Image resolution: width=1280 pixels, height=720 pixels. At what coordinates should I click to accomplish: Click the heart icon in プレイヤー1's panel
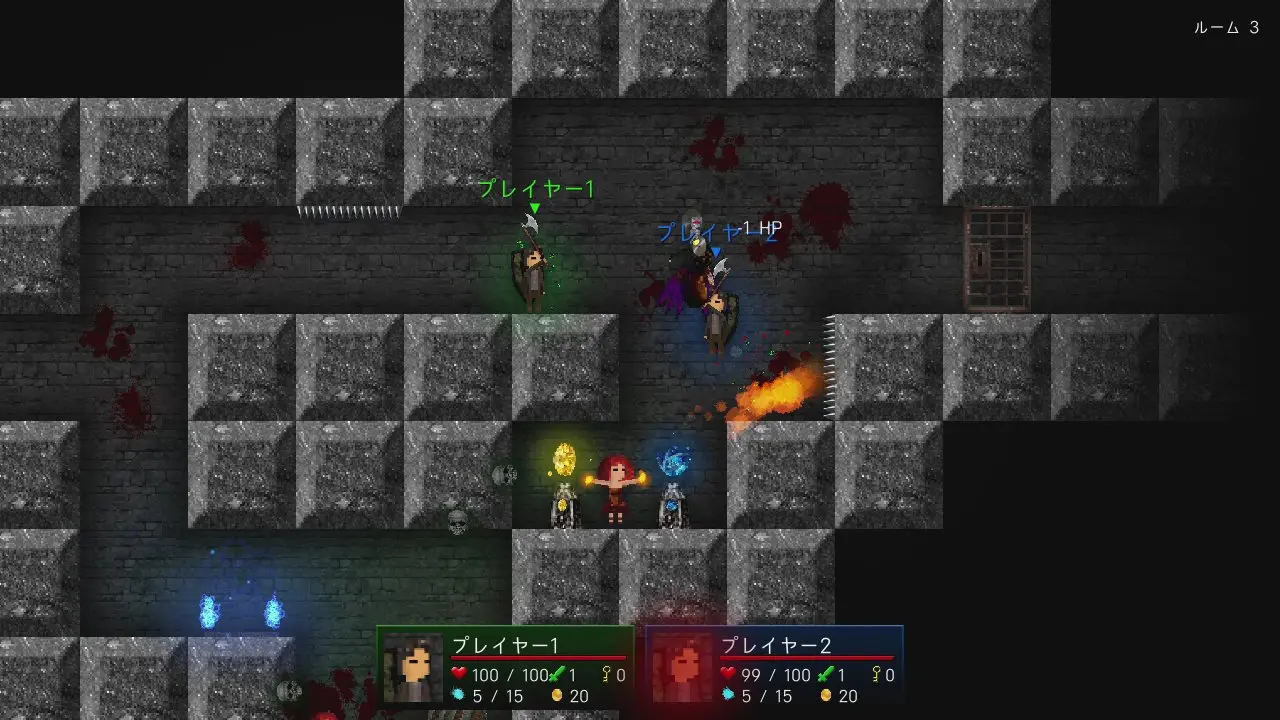458,674
